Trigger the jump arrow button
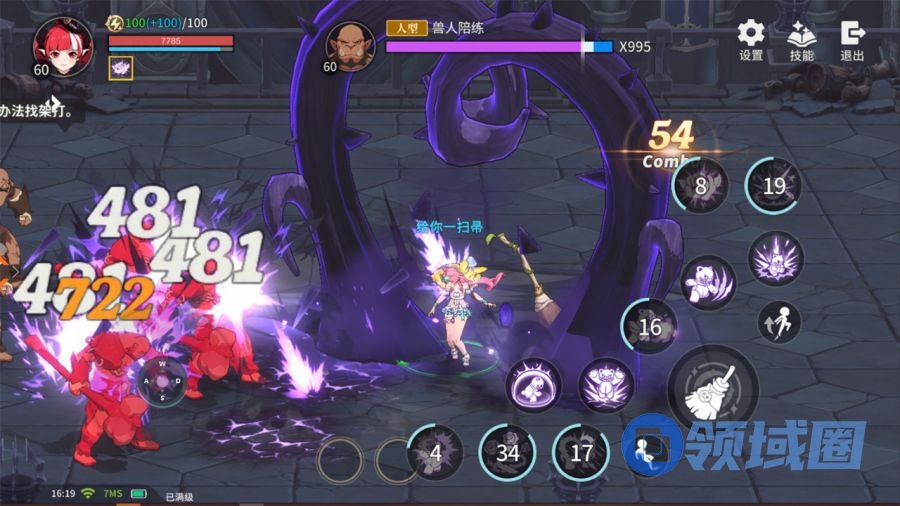The image size is (900, 506). tap(779, 323)
